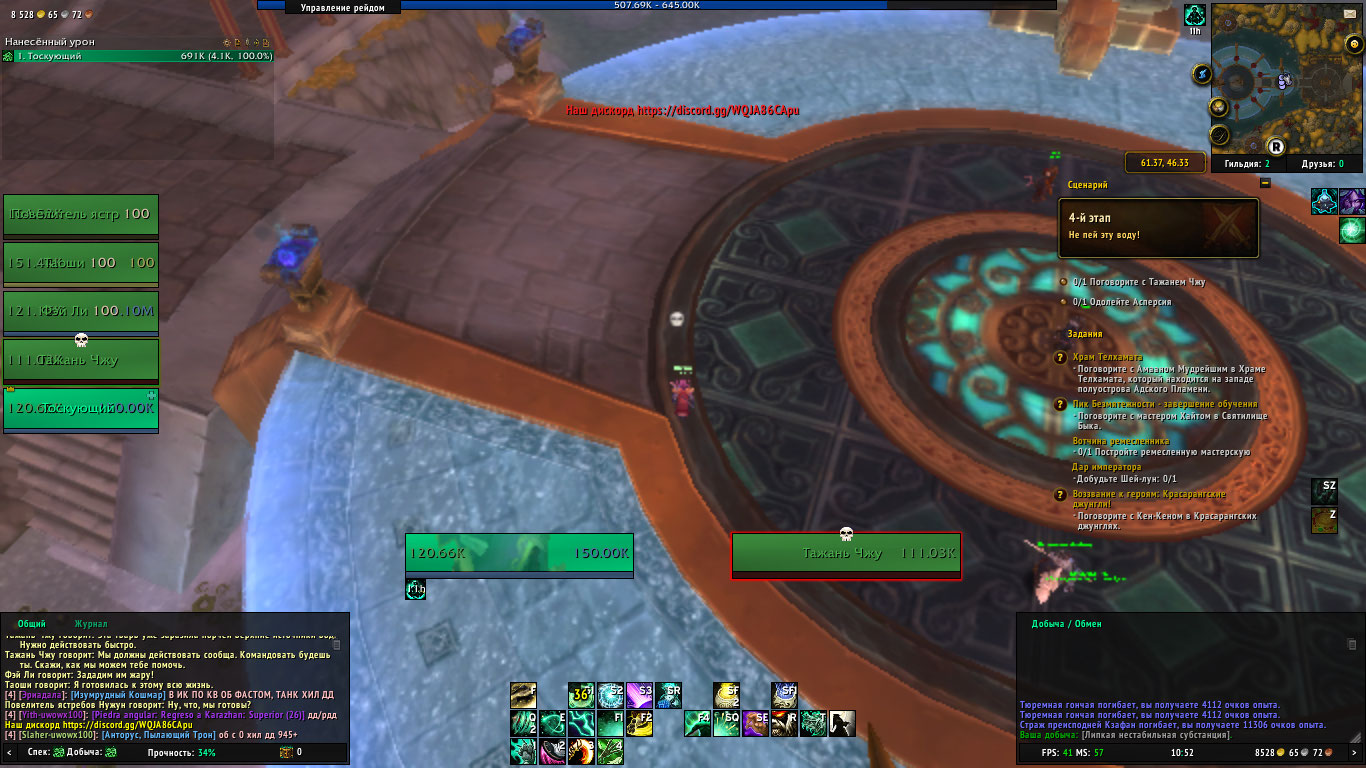Collapse the objective tracker with minus button
The width and height of the screenshot is (1366, 768).
pos(1265,183)
